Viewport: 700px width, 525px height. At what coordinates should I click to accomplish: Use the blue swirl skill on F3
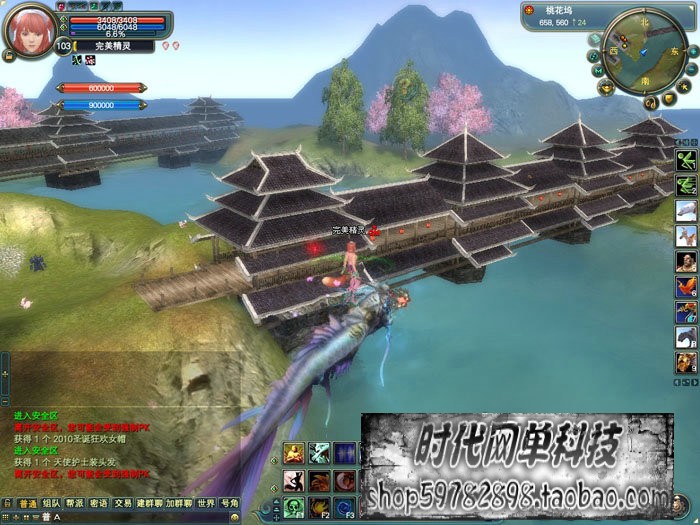tap(345, 506)
